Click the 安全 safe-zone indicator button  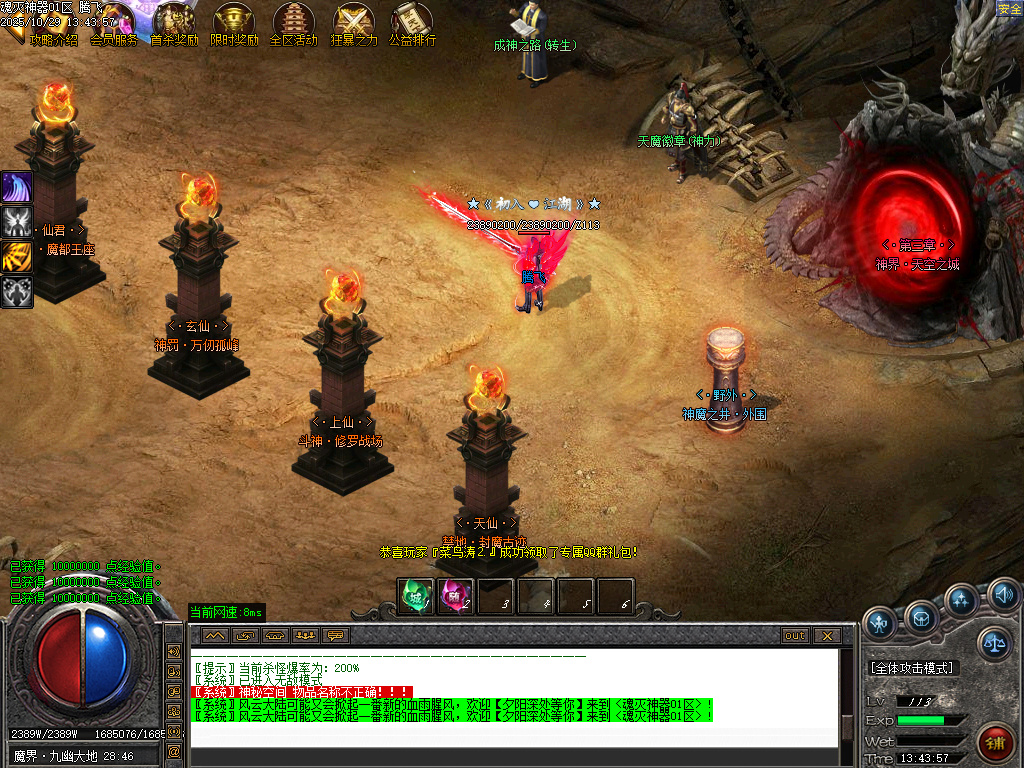click(x=1010, y=9)
